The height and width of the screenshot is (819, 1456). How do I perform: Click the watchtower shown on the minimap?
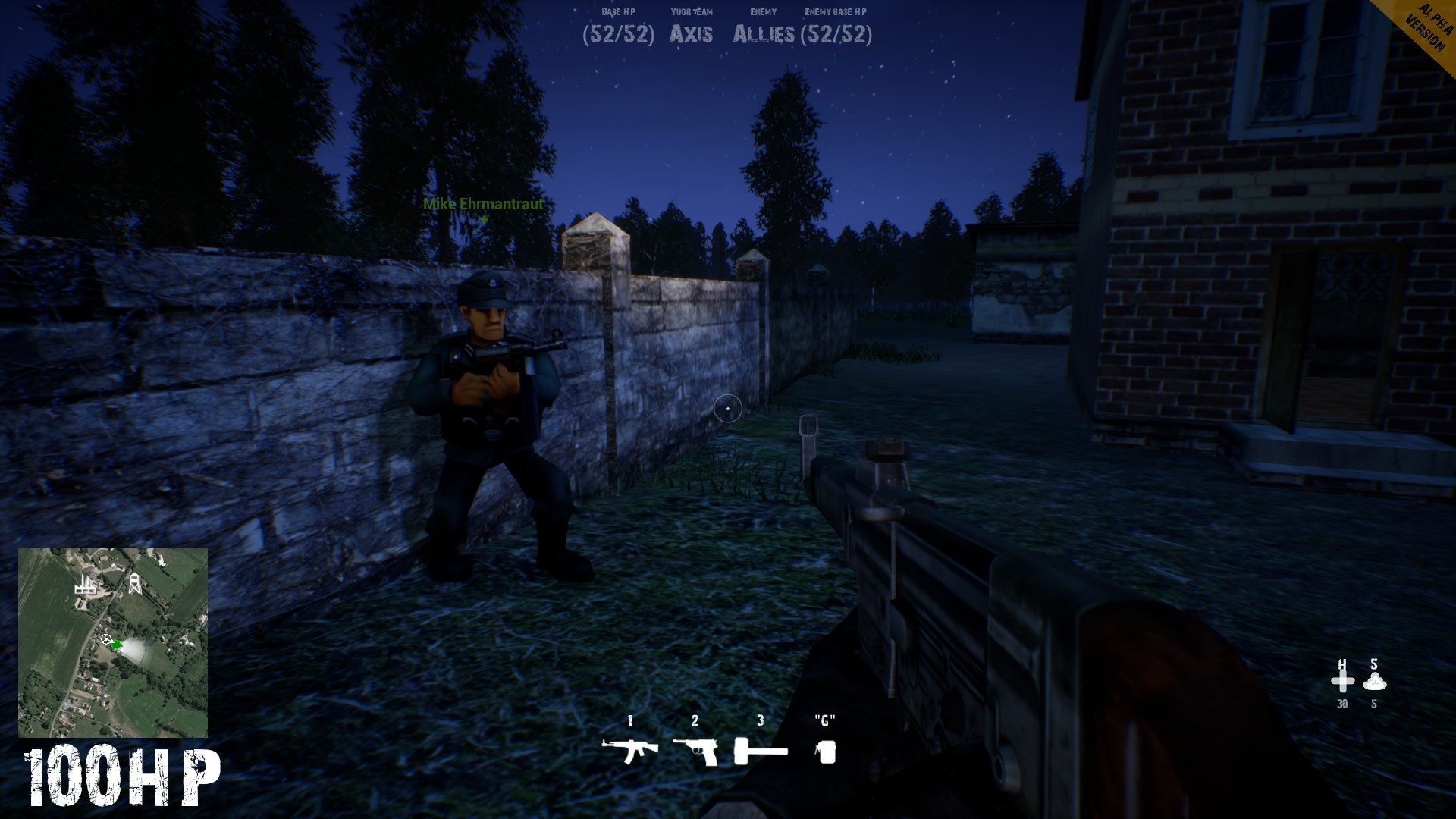136,584
